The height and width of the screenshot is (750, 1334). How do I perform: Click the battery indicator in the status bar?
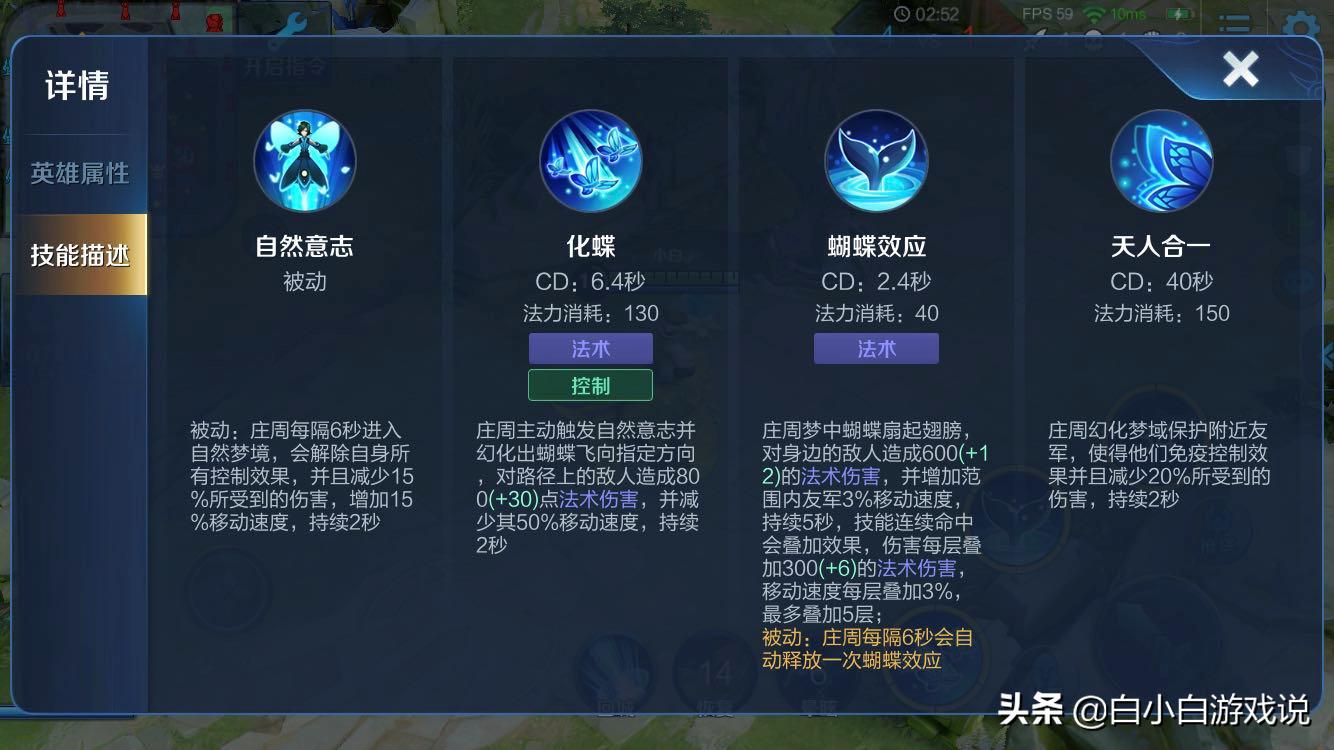[1180, 14]
